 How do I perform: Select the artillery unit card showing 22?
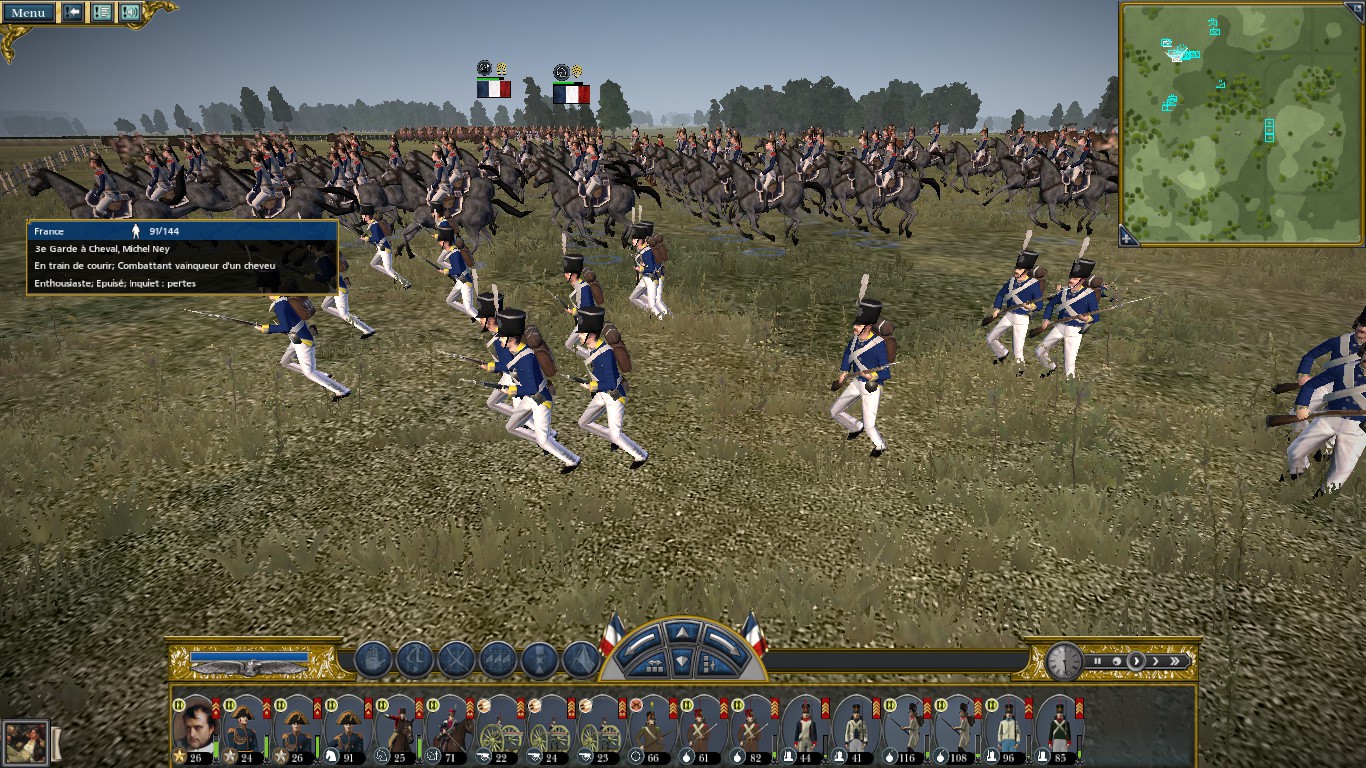[500, 730]
